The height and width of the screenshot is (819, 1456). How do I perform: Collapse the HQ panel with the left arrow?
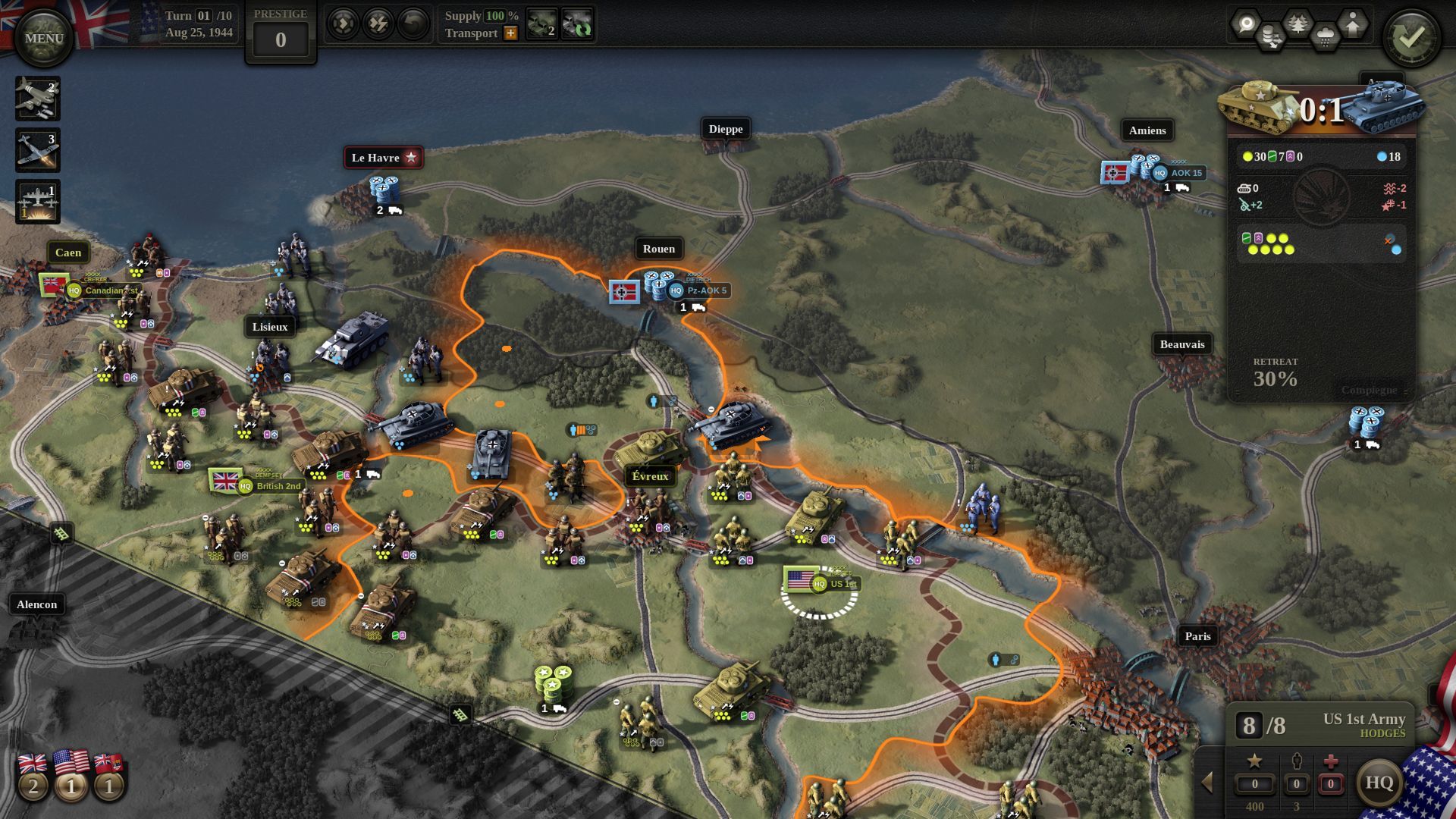pyautogui.click(x=1207, y=783)
